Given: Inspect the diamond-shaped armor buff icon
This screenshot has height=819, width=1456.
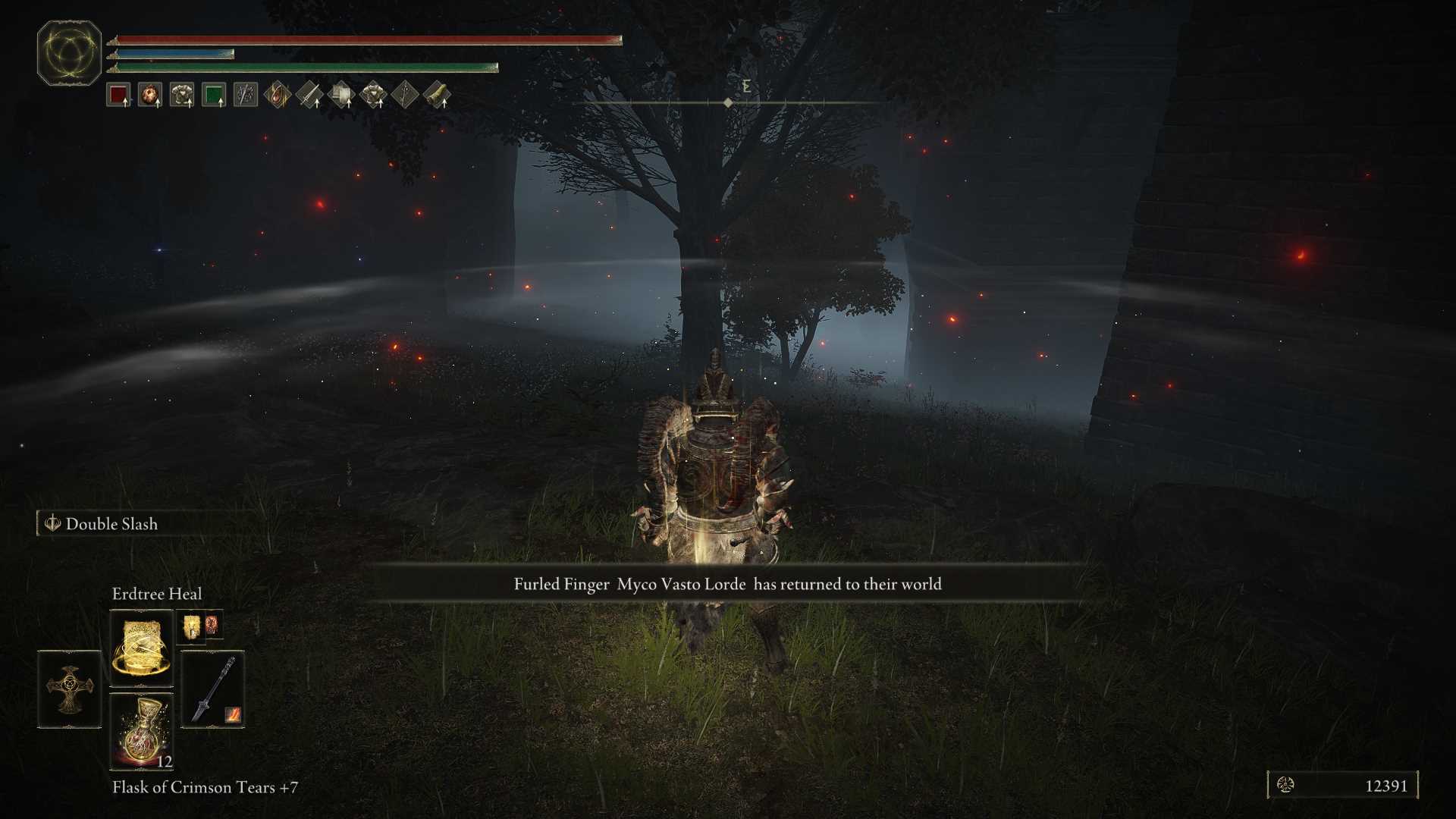Looking at the screenshot, I should [x=373, y=96].
